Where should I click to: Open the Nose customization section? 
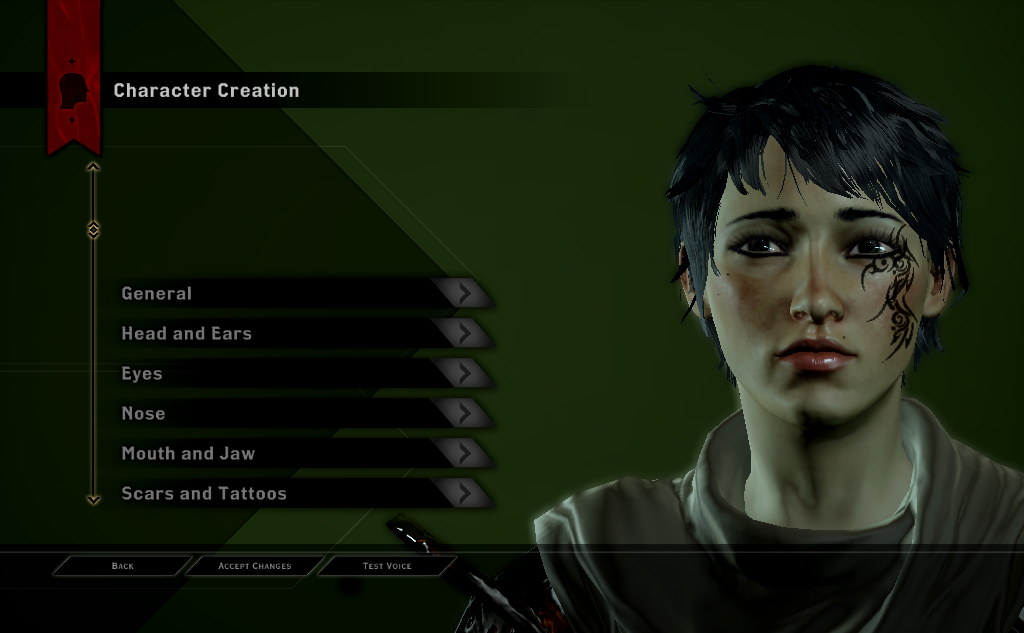click(300, 413)
